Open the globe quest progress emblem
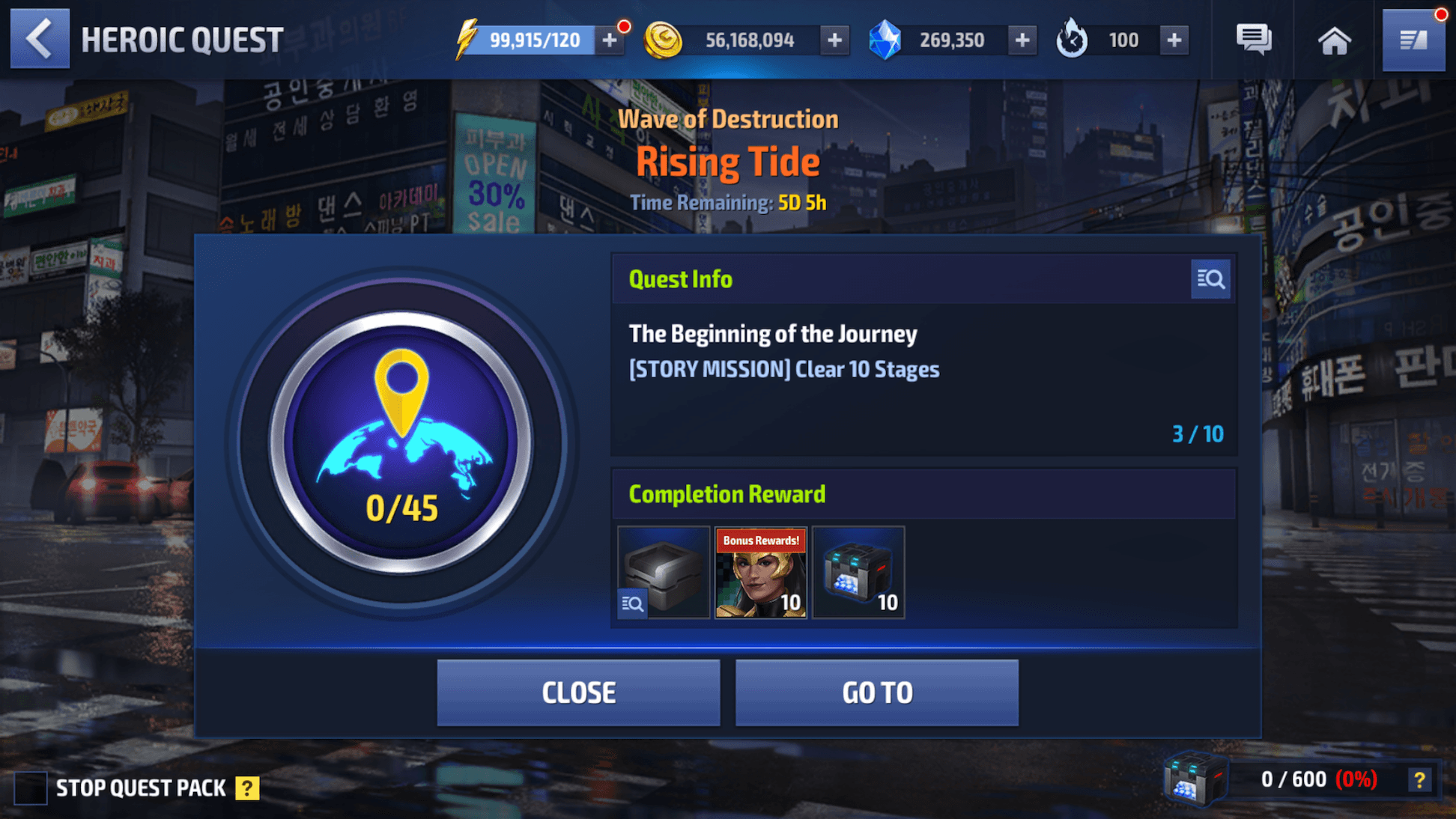Screen dimensions: 1456x819 click(x=401, y=442)
